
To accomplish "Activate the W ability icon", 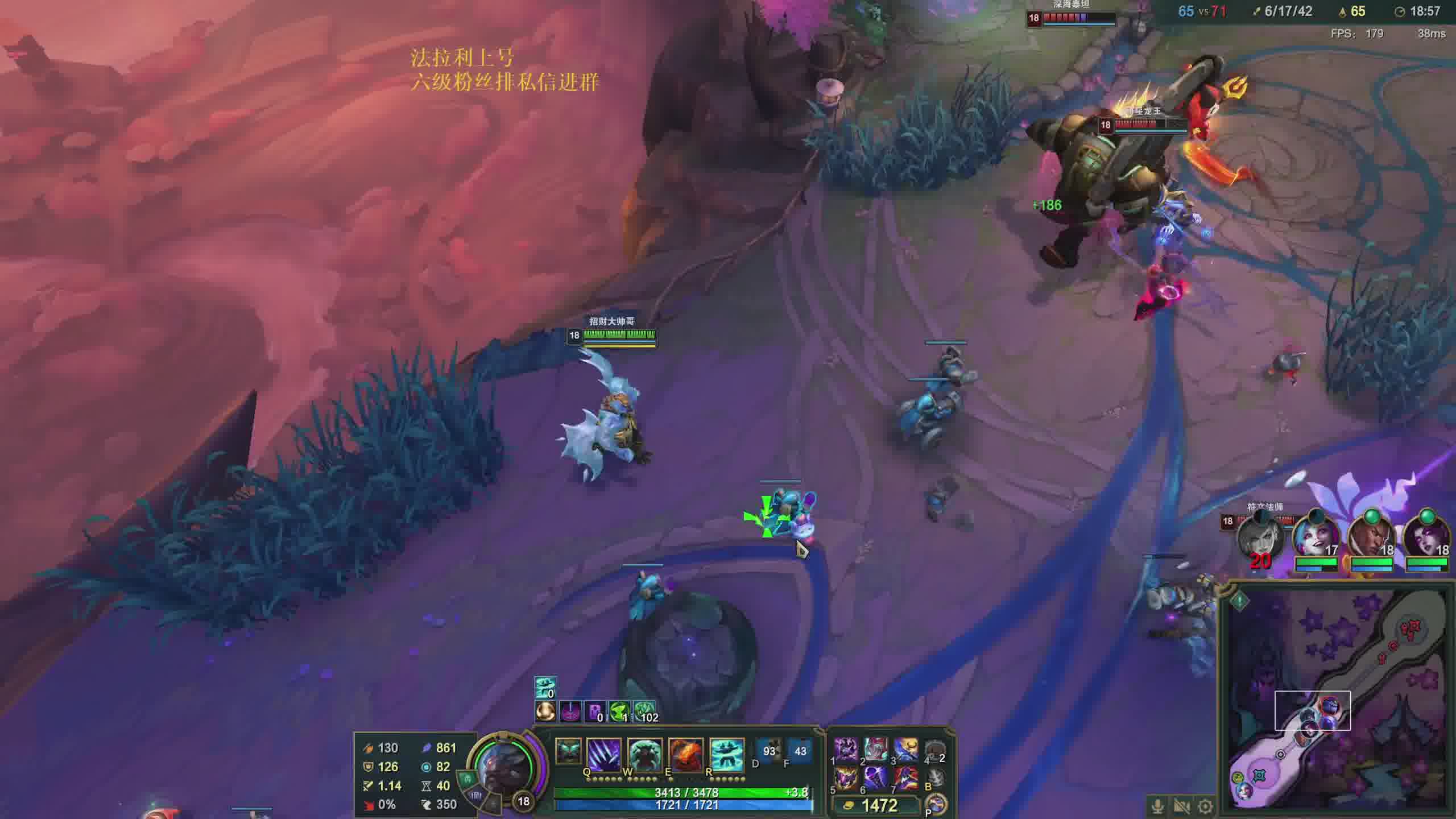I will 644,754.
